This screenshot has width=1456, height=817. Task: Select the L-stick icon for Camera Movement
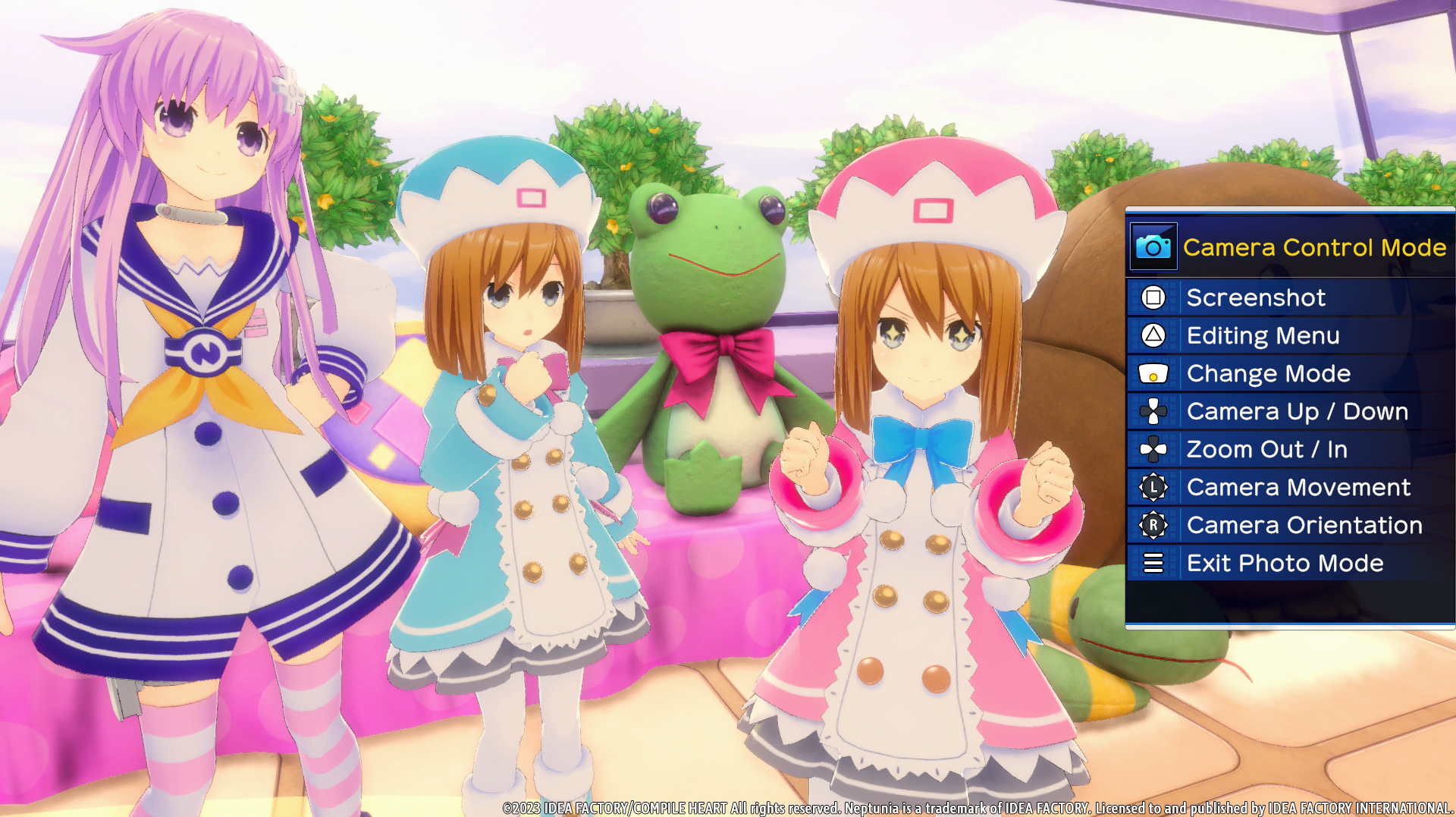coord(1152,487)
